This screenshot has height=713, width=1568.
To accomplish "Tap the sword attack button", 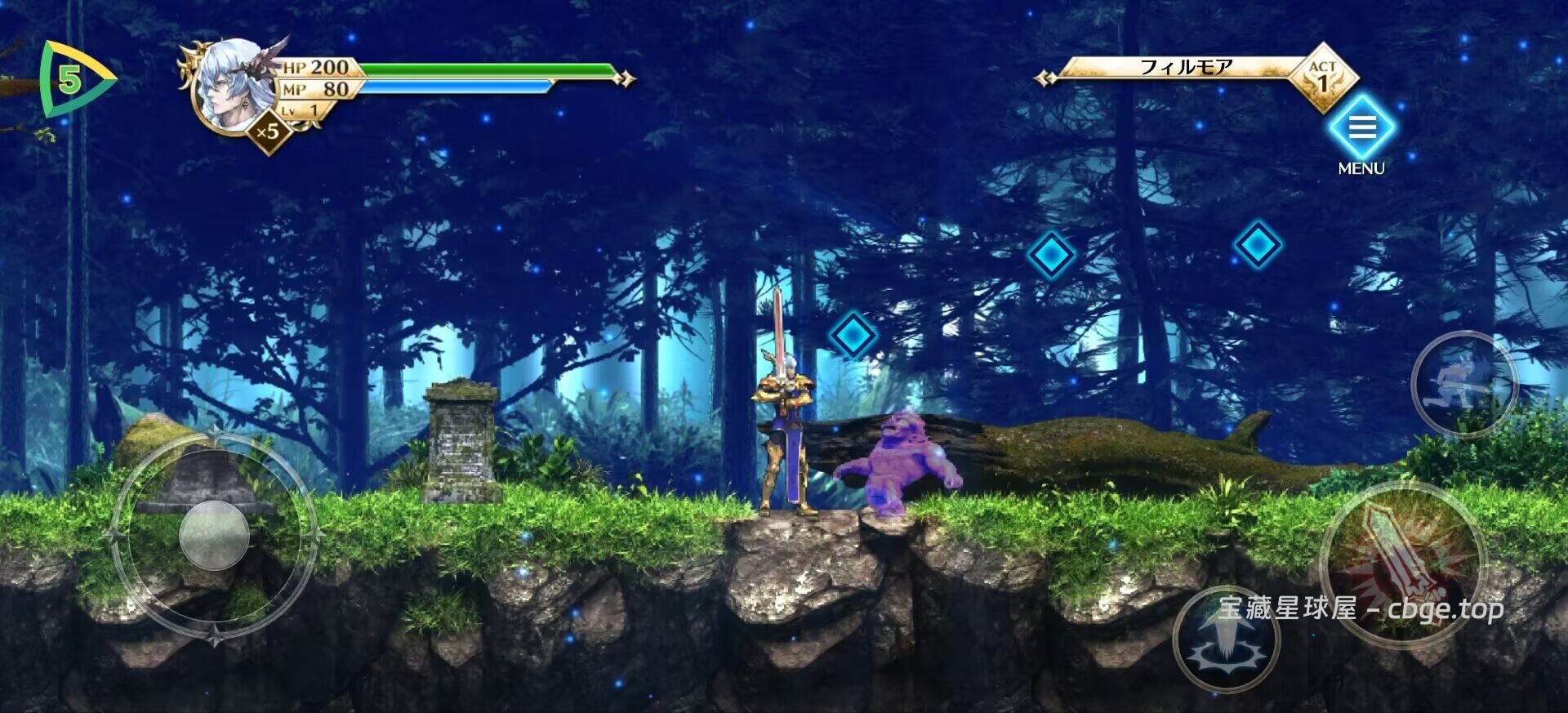I will coord(1401,564).
